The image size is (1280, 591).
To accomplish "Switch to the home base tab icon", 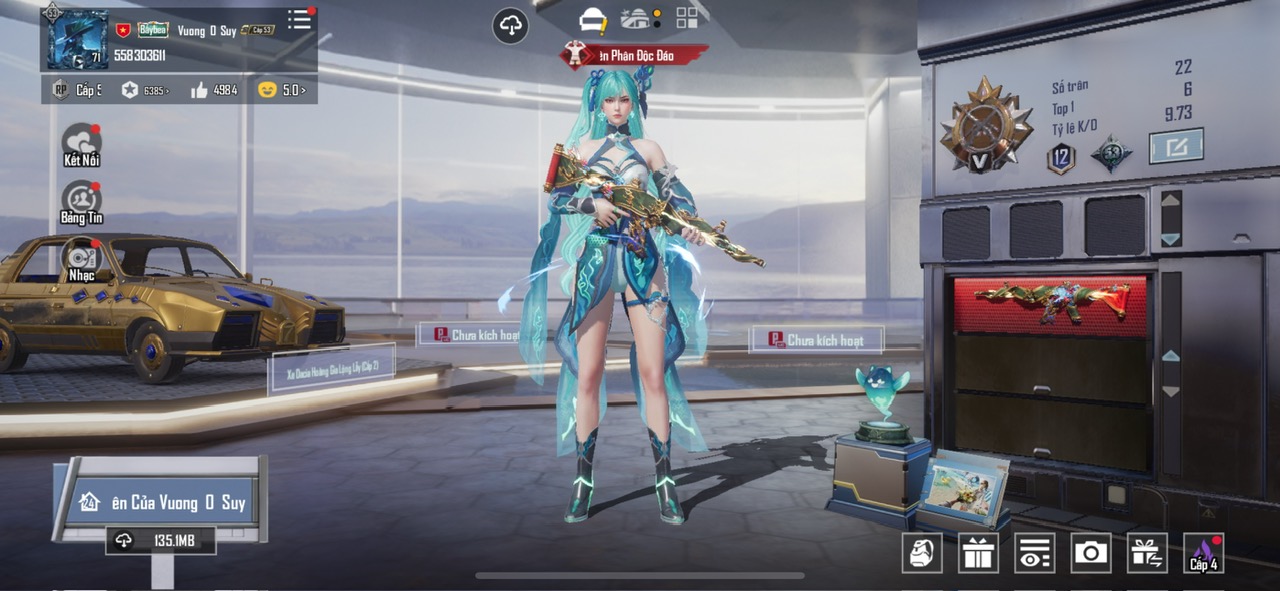I will pyautogui.click(x=636, y=18).
